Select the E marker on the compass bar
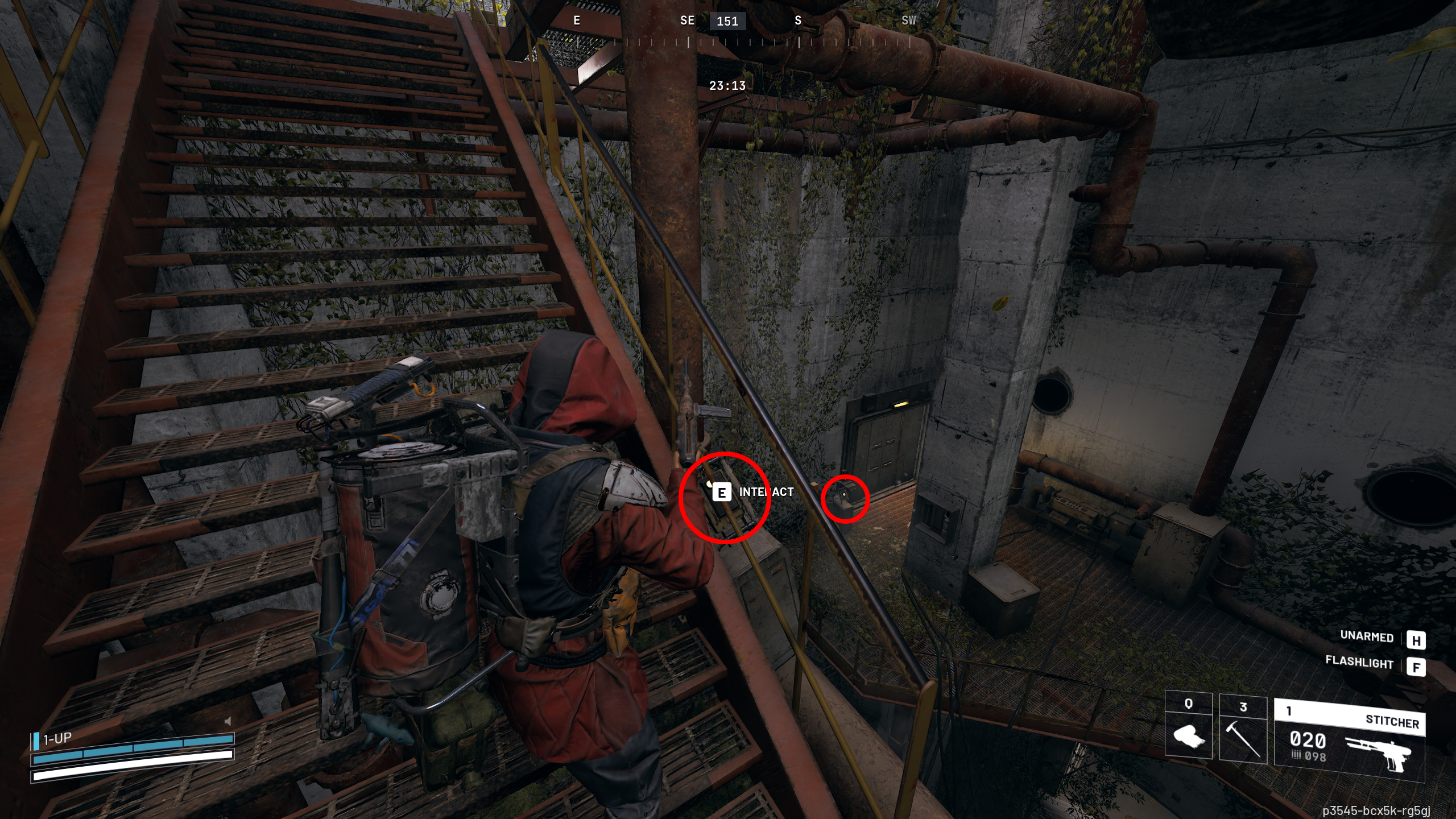The image size is (1456, 819). pos(577,20)
